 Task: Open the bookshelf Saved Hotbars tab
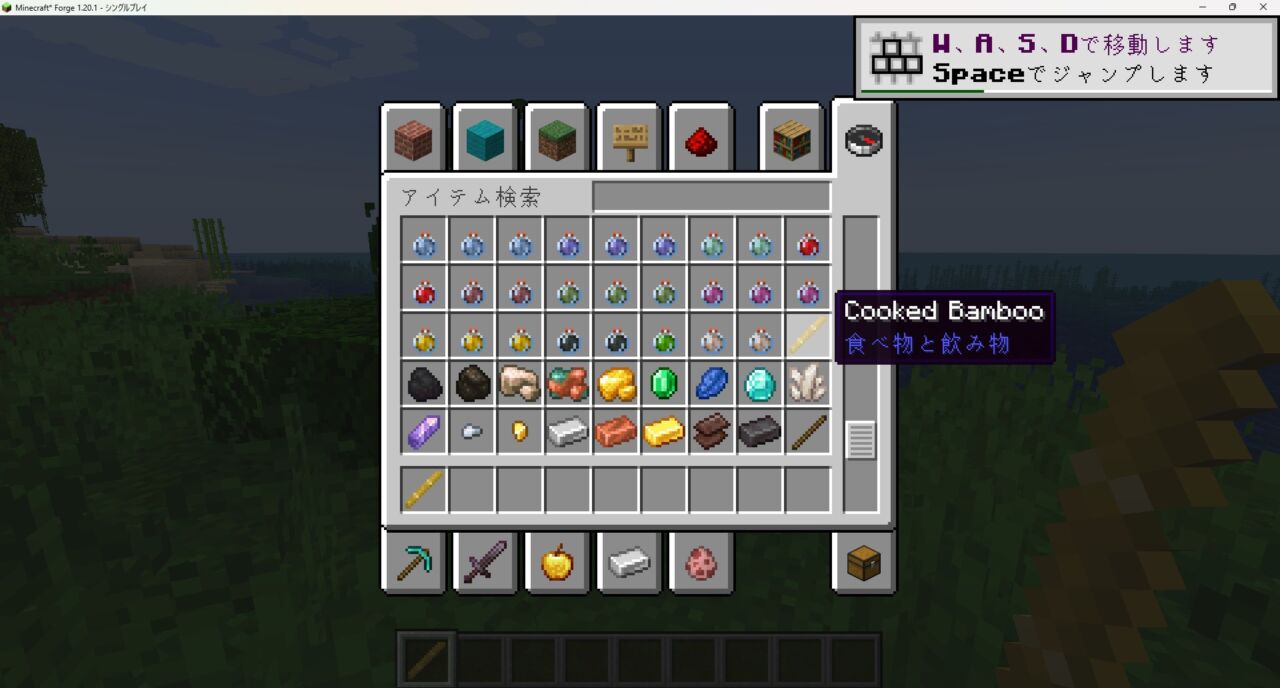point(791,141)
